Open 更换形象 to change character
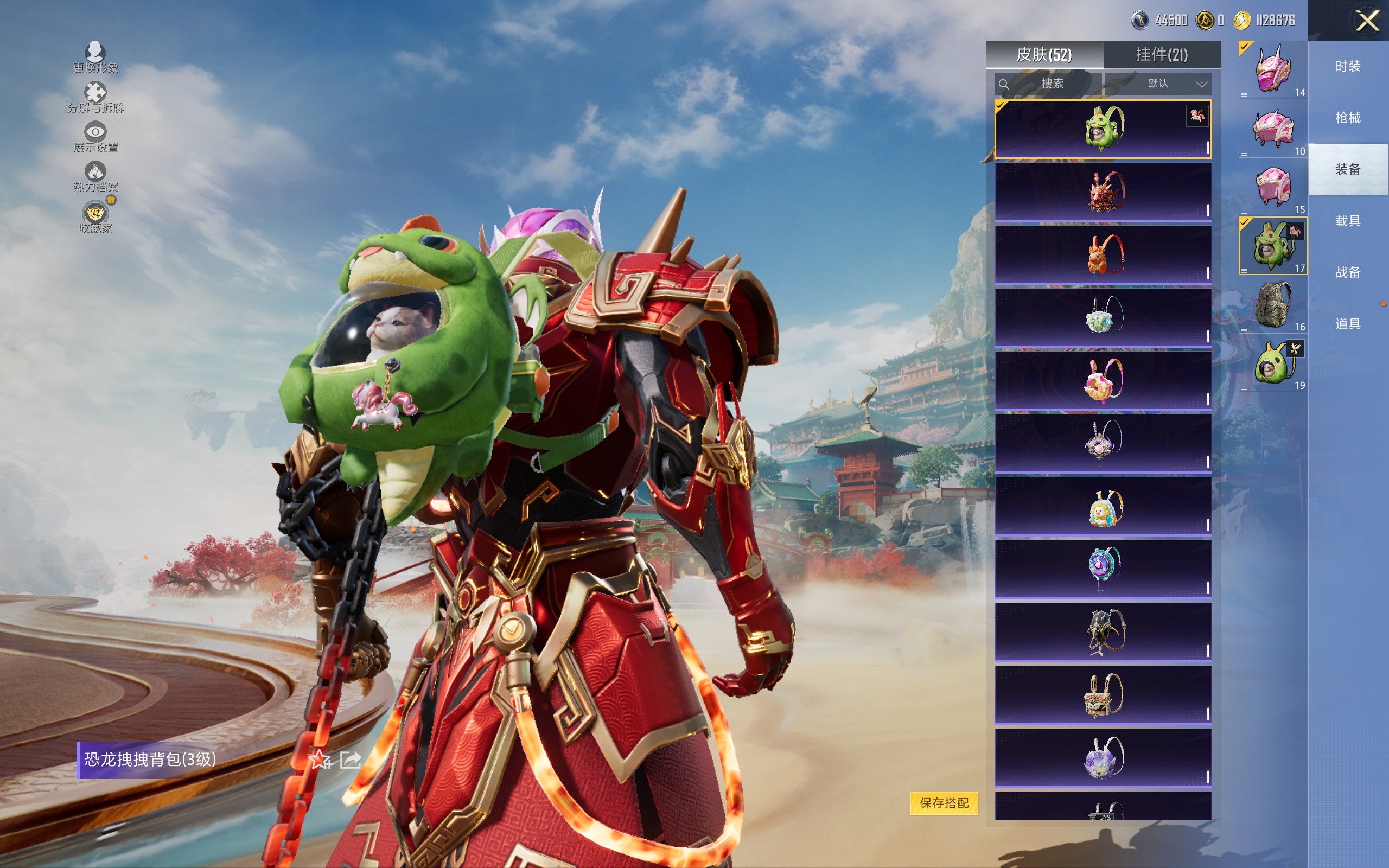The width and height of the screenshot is (1389, 868). point(95,58)
